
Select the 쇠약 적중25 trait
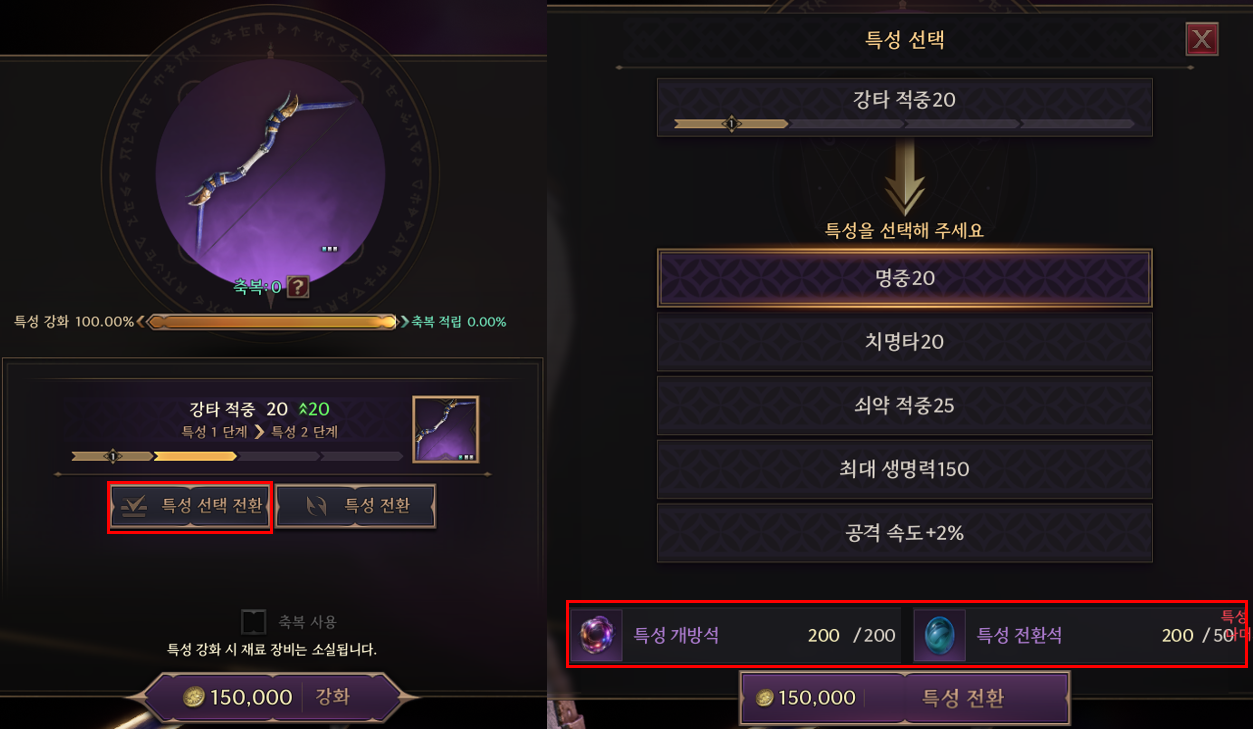click(x=904, y=406)
